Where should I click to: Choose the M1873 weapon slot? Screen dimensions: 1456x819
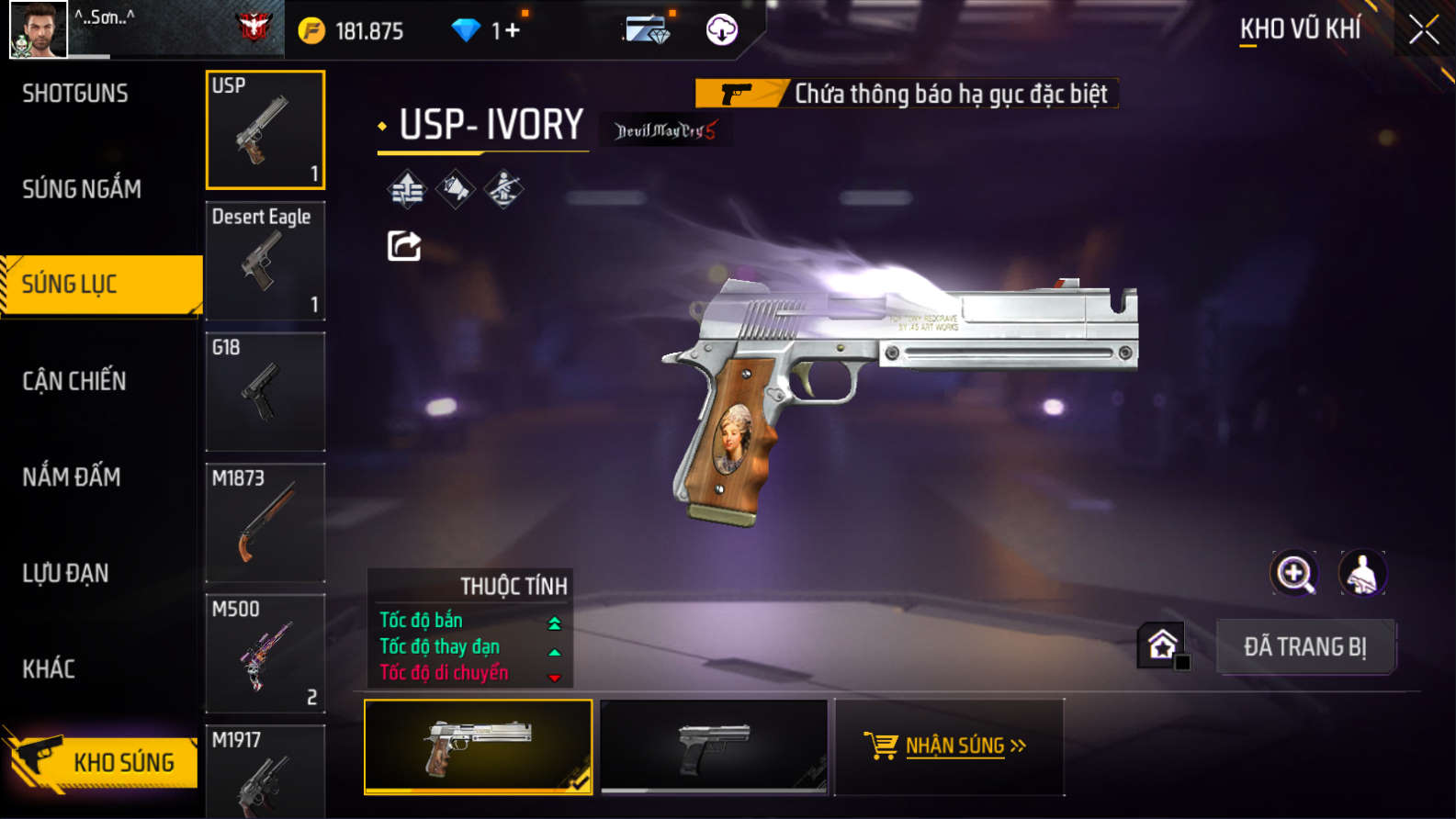[x=265, y=522]
